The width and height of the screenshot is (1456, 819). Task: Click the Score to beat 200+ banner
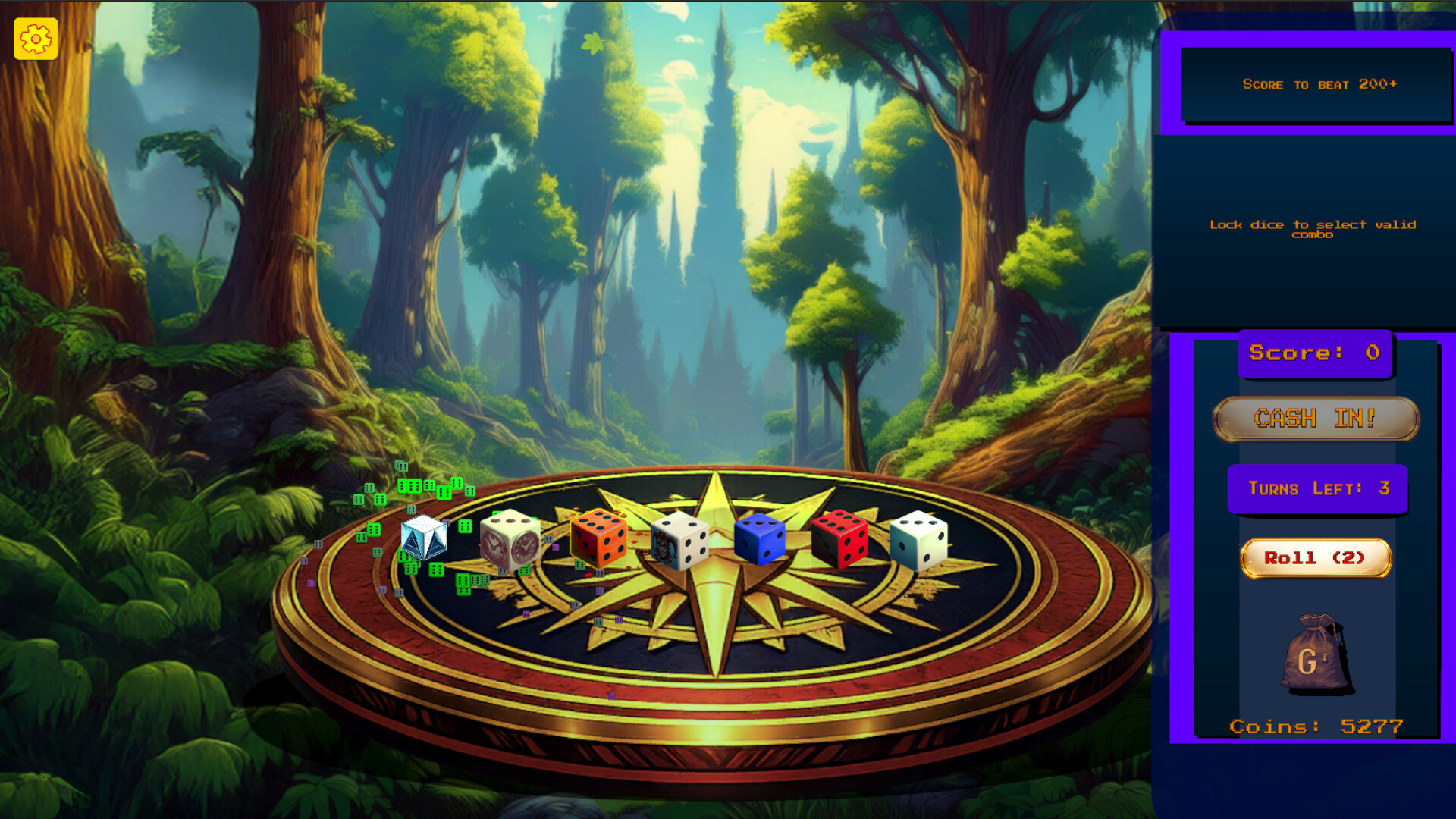pyautogui.click(x=1318, y=84)
